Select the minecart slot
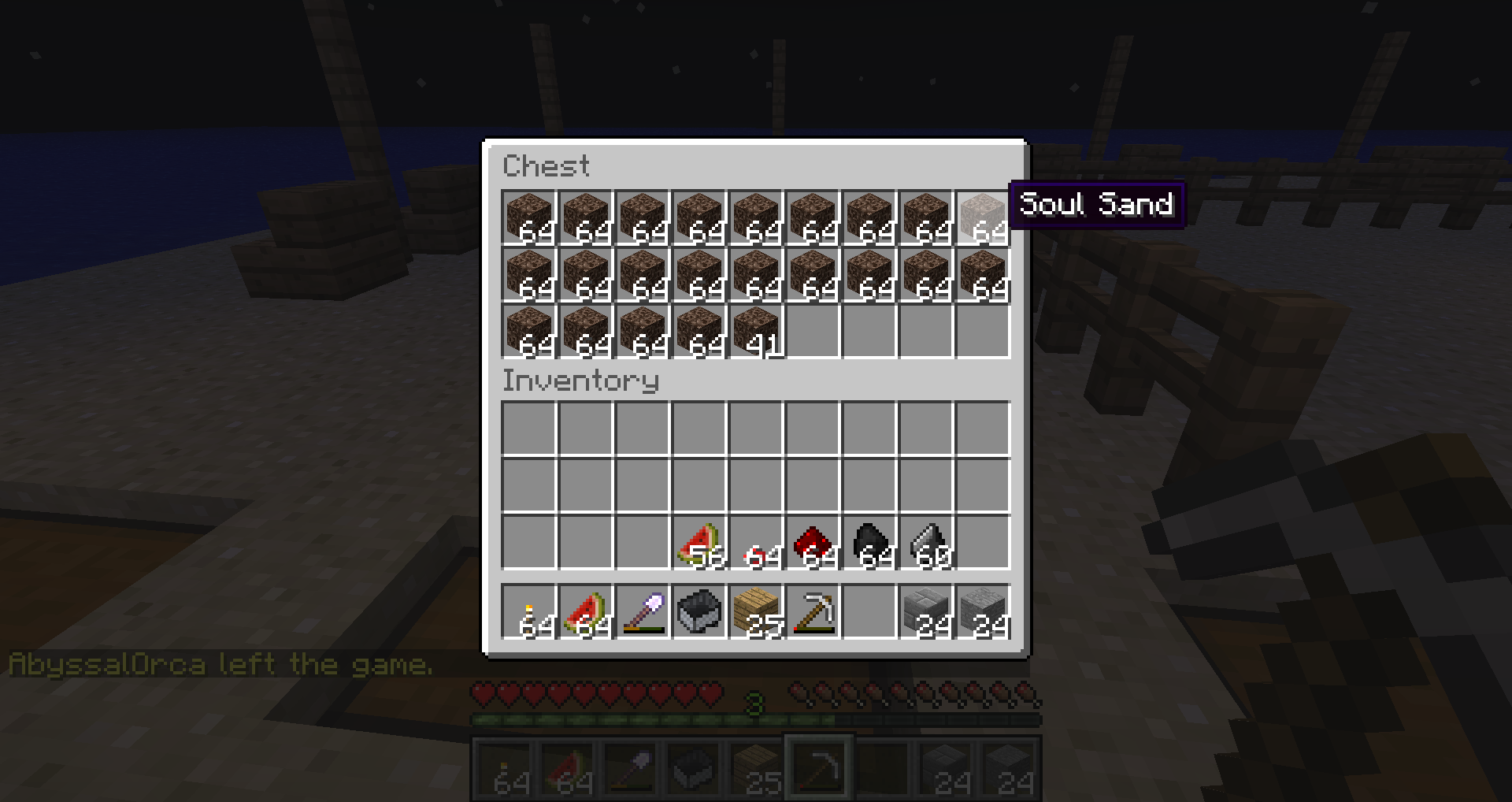Screen dimensions: 1512x802 tap(699, 612)
